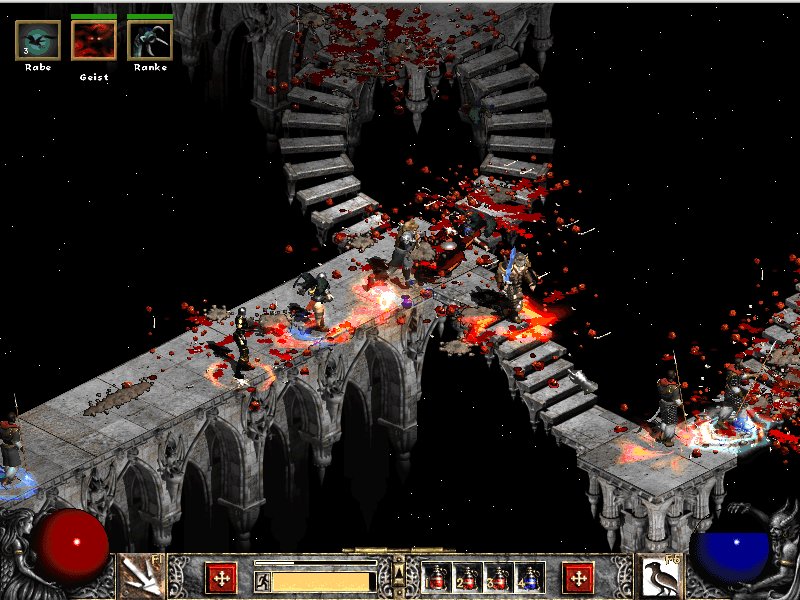Screen dimensions: 800x600
Task: Open the raven right-click skill selector
Action: pos(659,576)
